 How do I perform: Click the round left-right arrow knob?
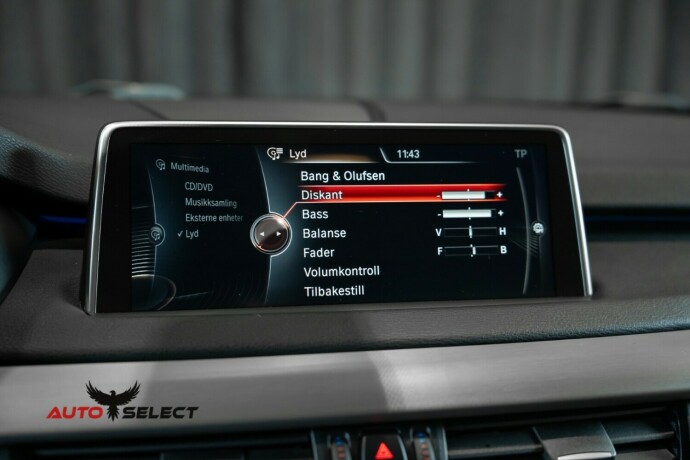point(269,233)
